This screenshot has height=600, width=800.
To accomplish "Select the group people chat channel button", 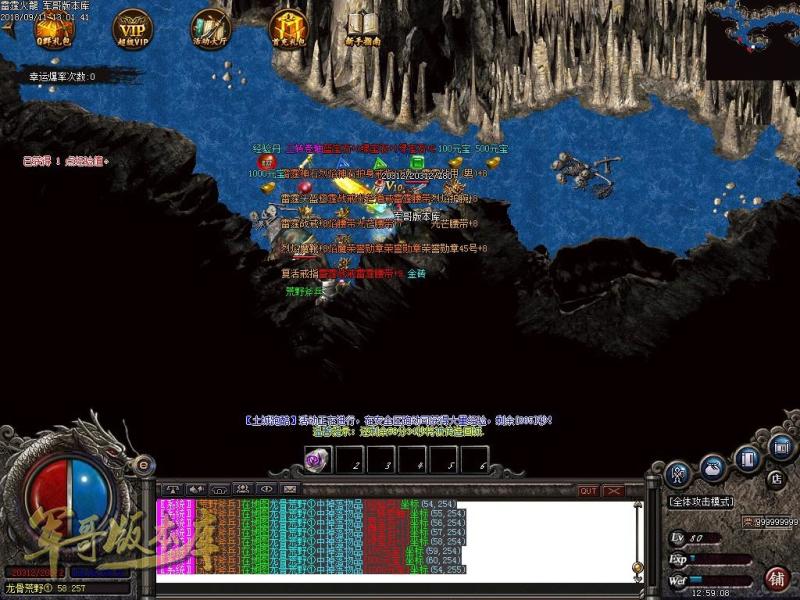I will click(x=242, y=489).
